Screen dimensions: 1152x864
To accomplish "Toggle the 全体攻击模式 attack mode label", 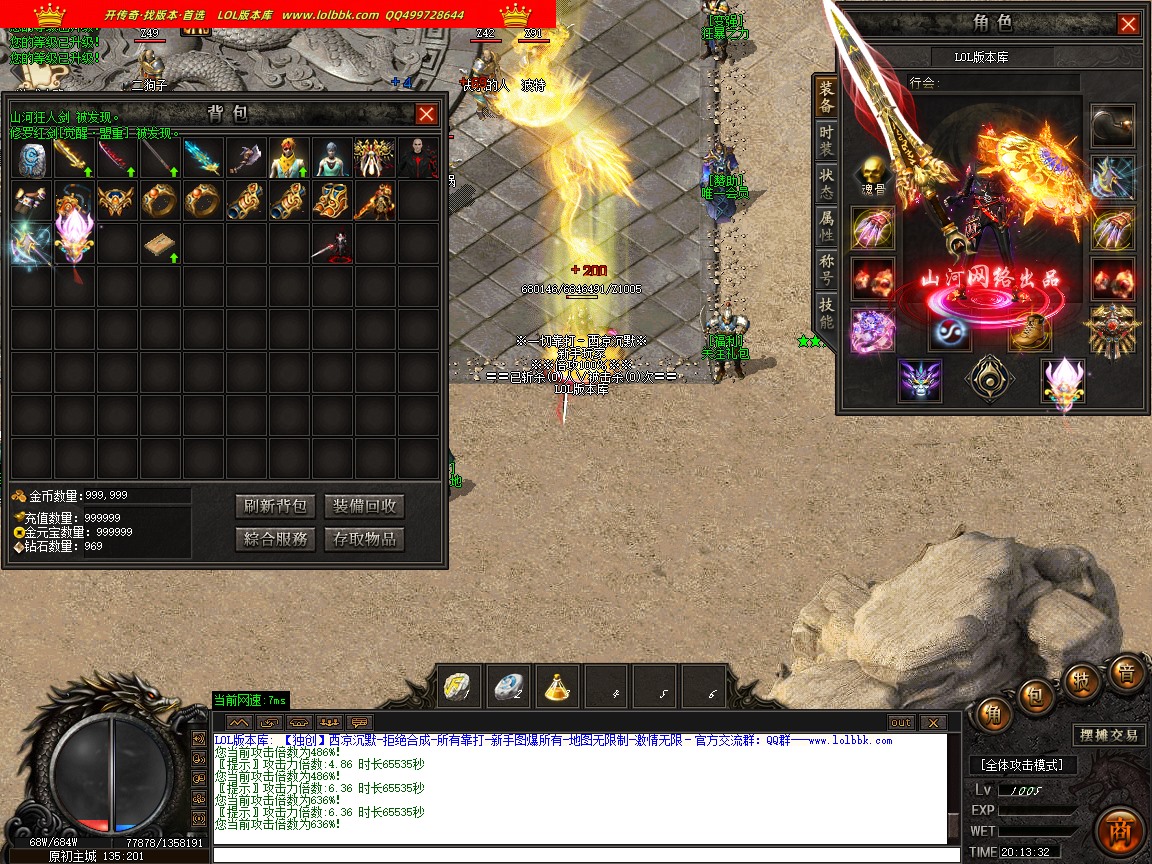I will (x=1023, y=765).
